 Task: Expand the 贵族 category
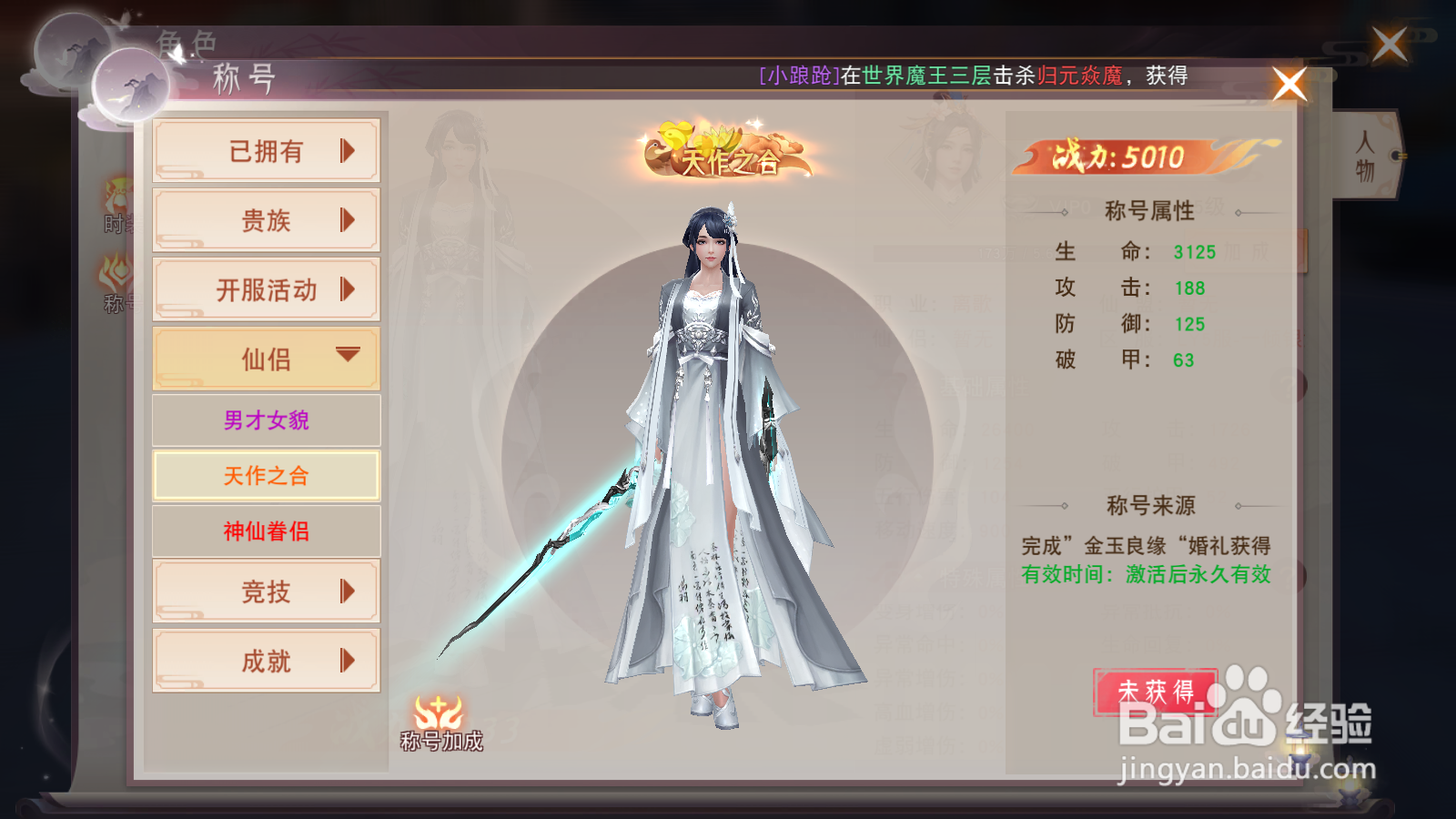(x=266, y=220)
